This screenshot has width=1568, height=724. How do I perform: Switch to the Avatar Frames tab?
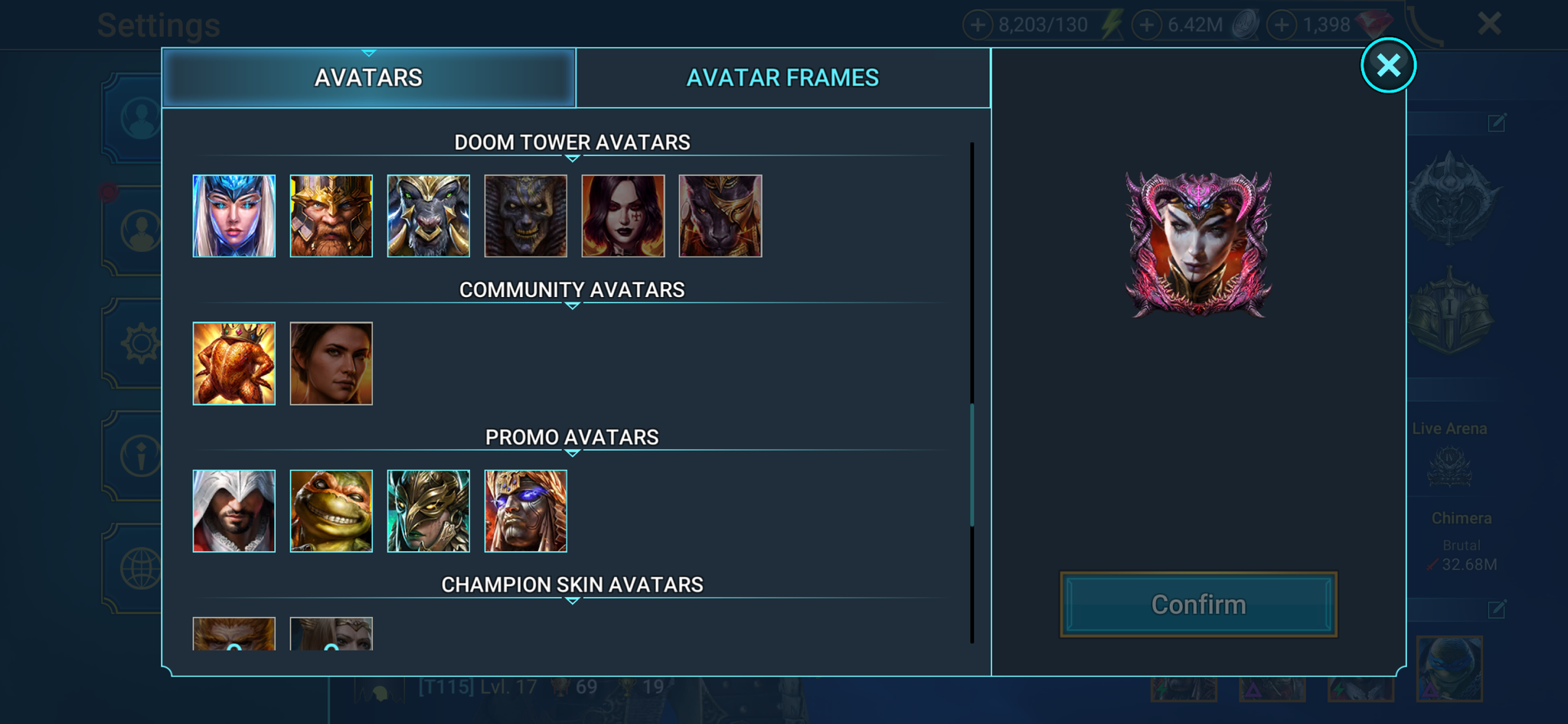[783, 77]
